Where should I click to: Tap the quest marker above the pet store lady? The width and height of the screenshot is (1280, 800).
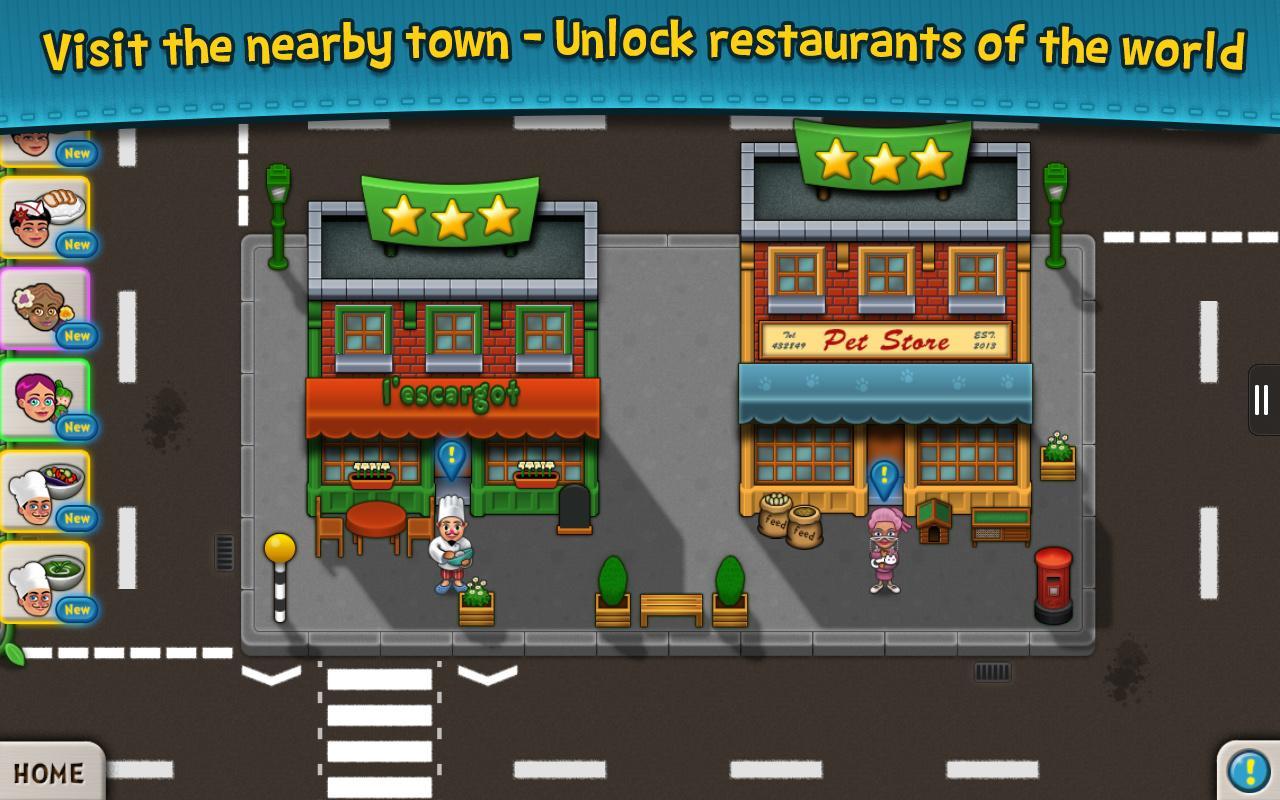click(x=884, y=479)
